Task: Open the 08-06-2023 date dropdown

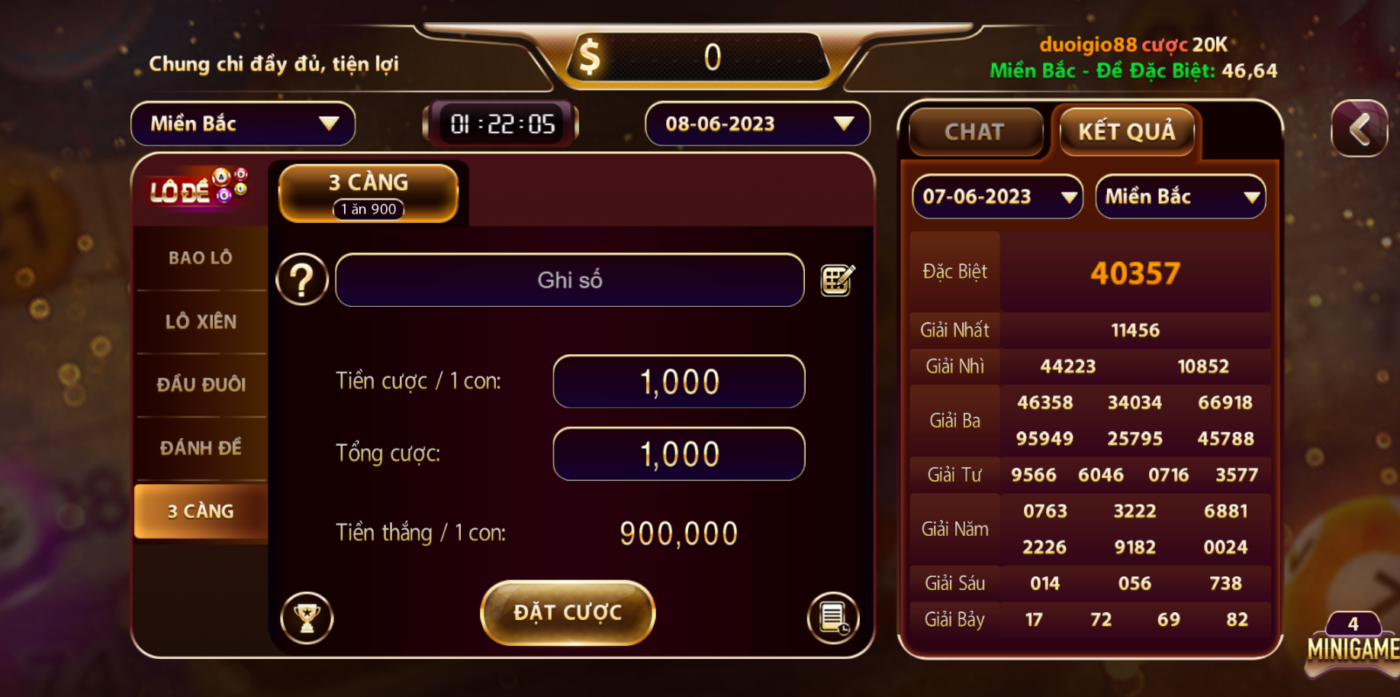Action: click(x=757, y=124)
